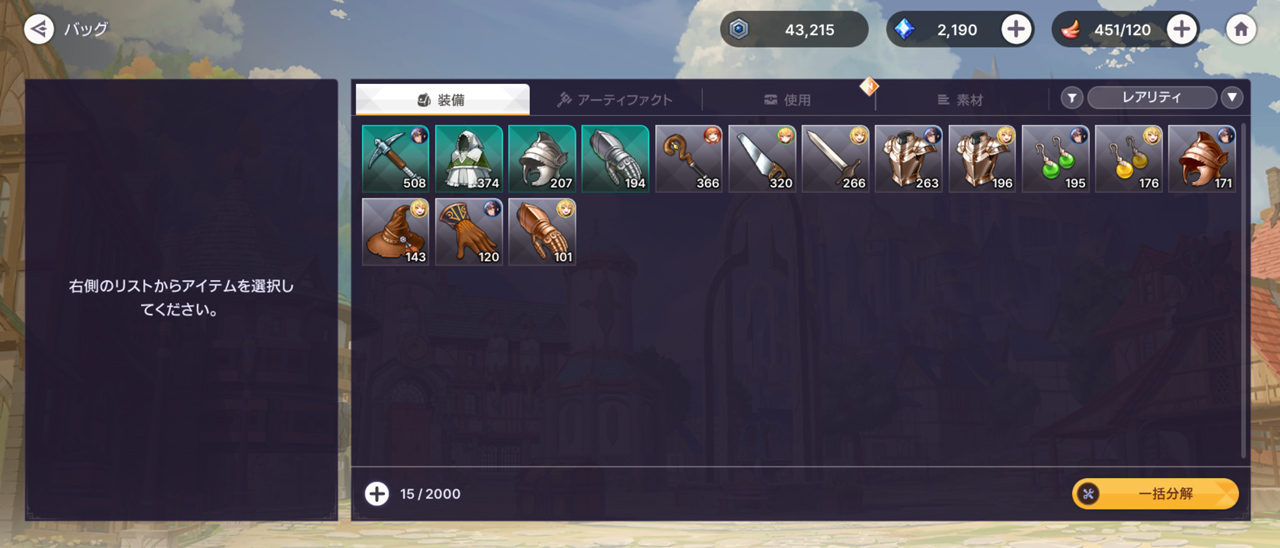
Task: Choose the green hooded robe 374
Action: (469, 158)
